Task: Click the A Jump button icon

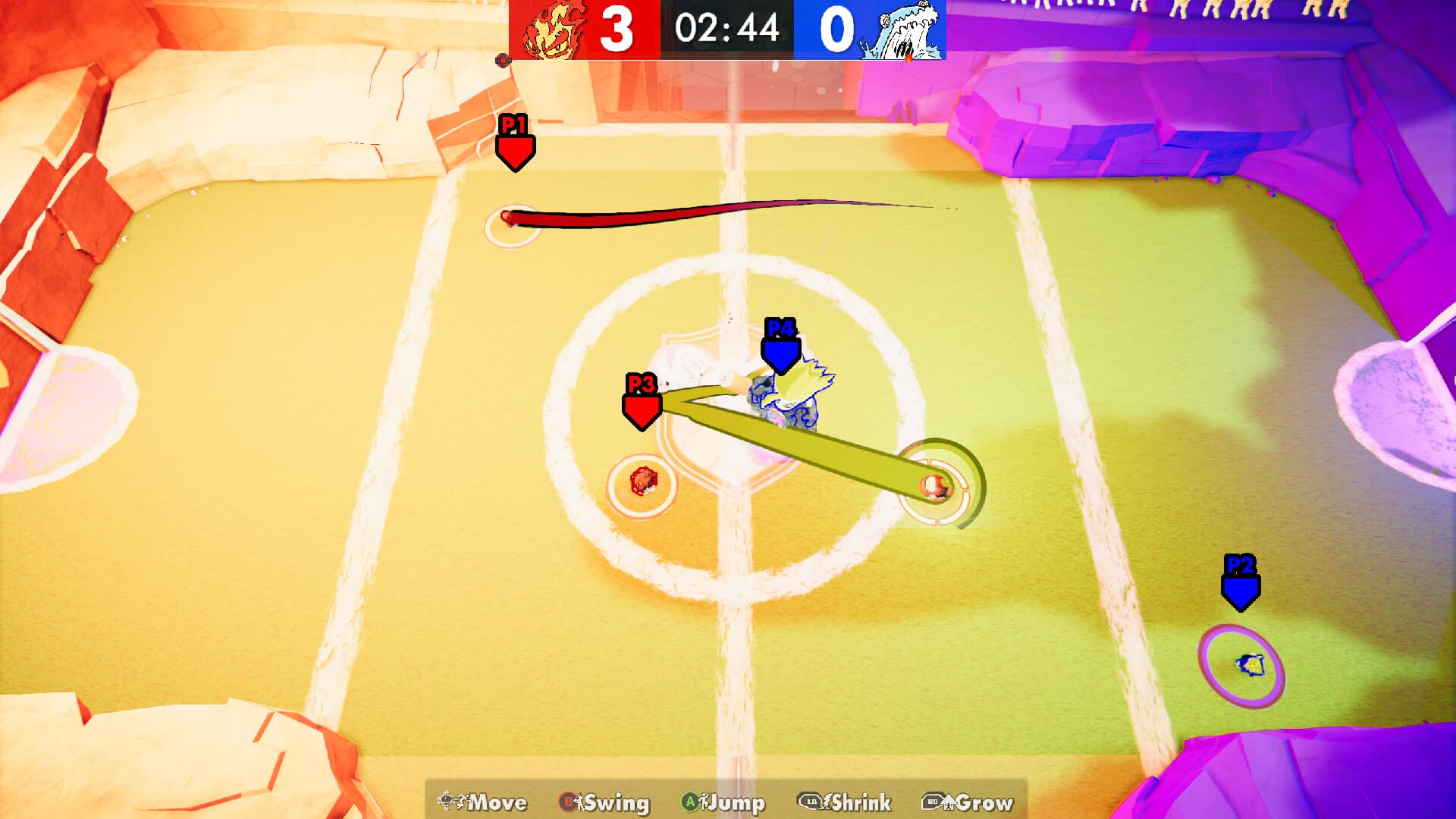Action: point(689,802)
